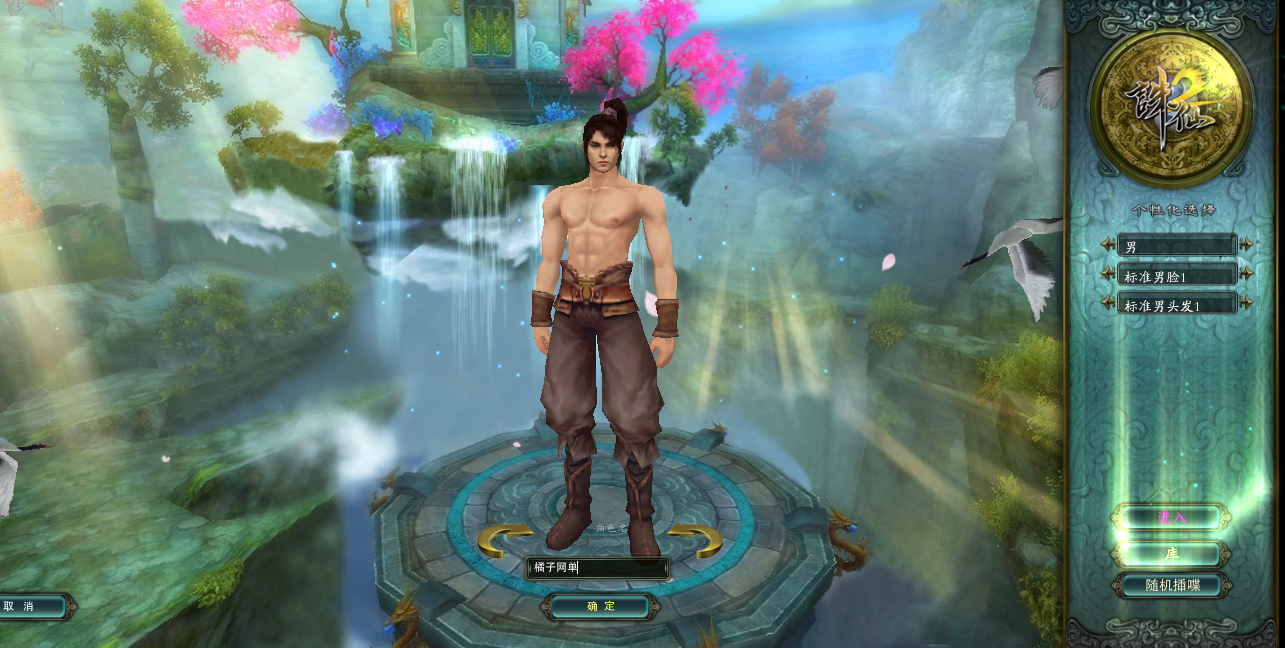Open the 库 button
Viewport: 1285px width, 648px height.
[x=1170, y=553]
